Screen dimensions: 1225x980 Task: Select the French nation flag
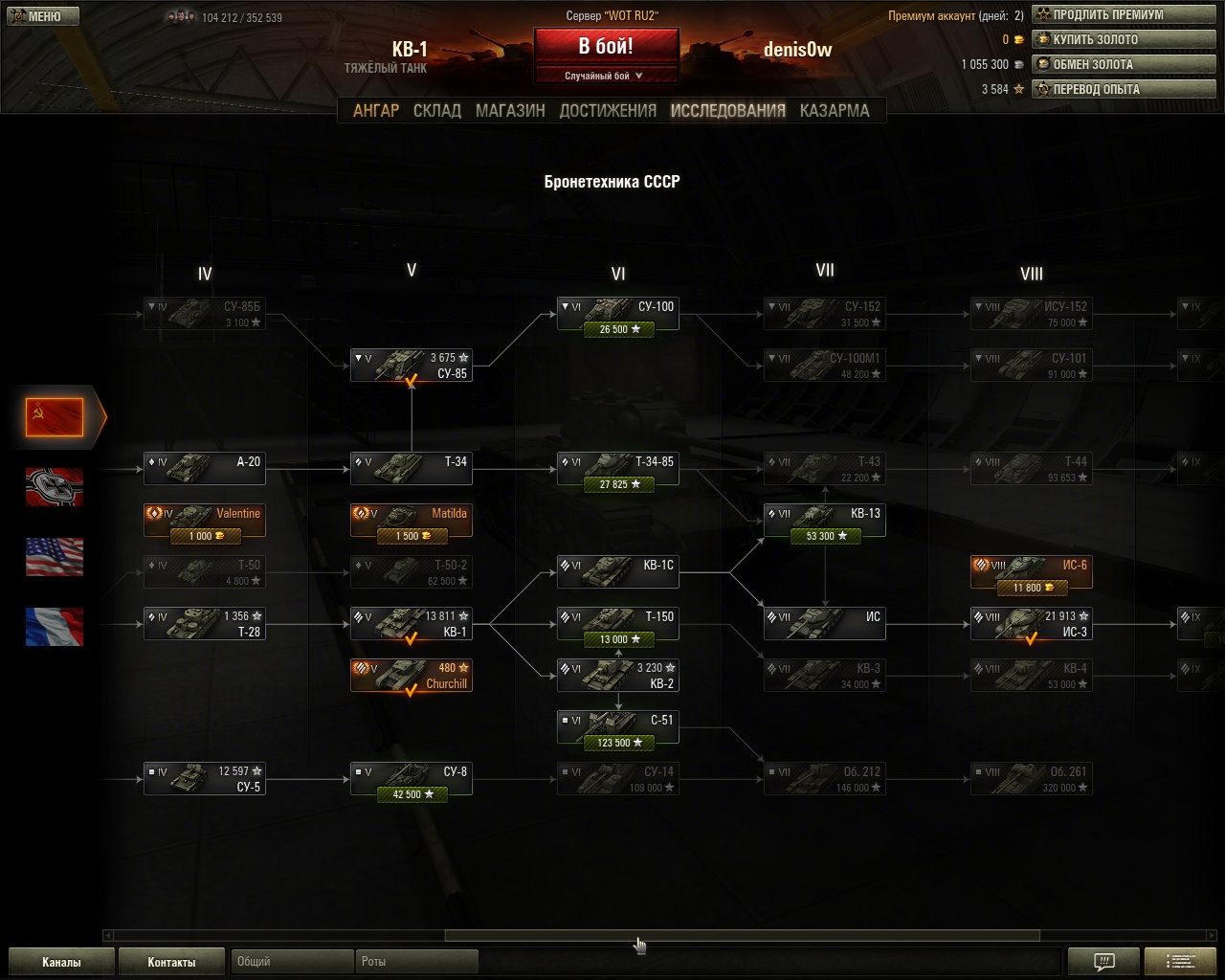click(55, 626)
